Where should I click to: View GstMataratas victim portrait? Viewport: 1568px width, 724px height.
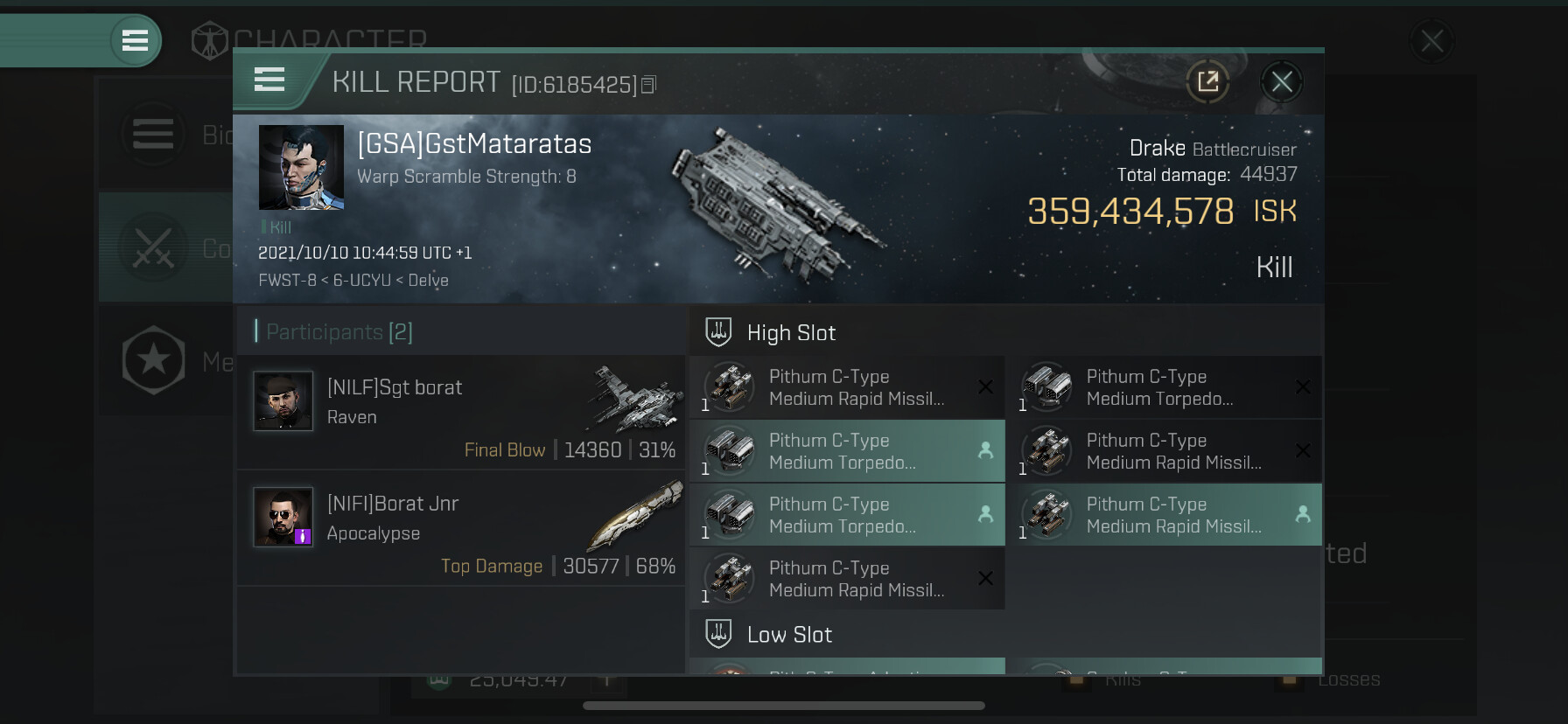click(x=301, y=167)
